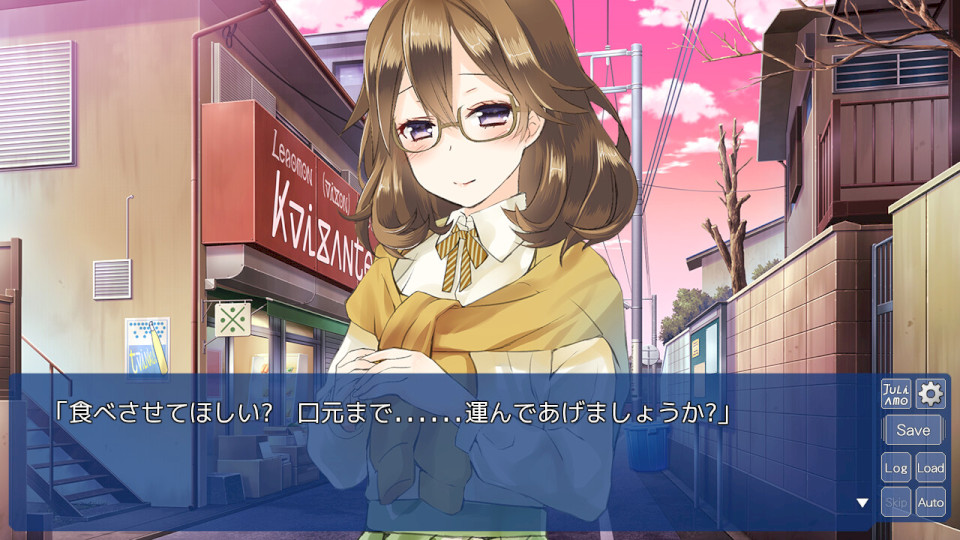Activate the Skip button
960x540 pixels.
point(895,502)
